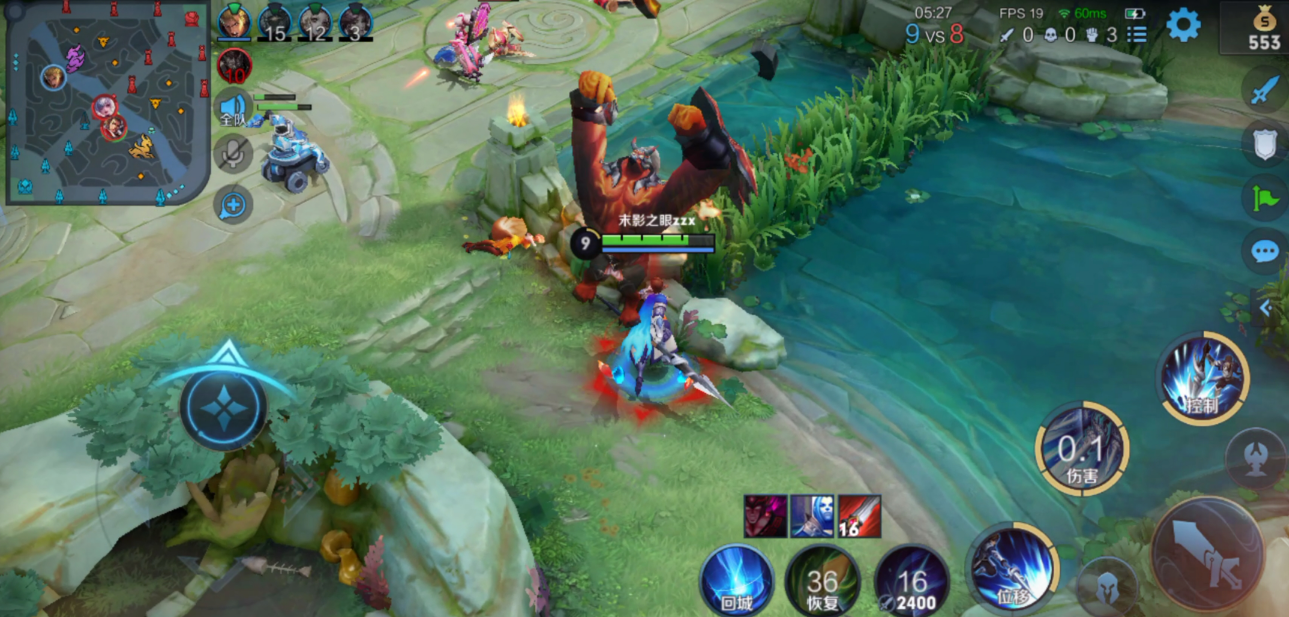Tap the minimap
Viewport: 1289px width, 617px height.
107,102
